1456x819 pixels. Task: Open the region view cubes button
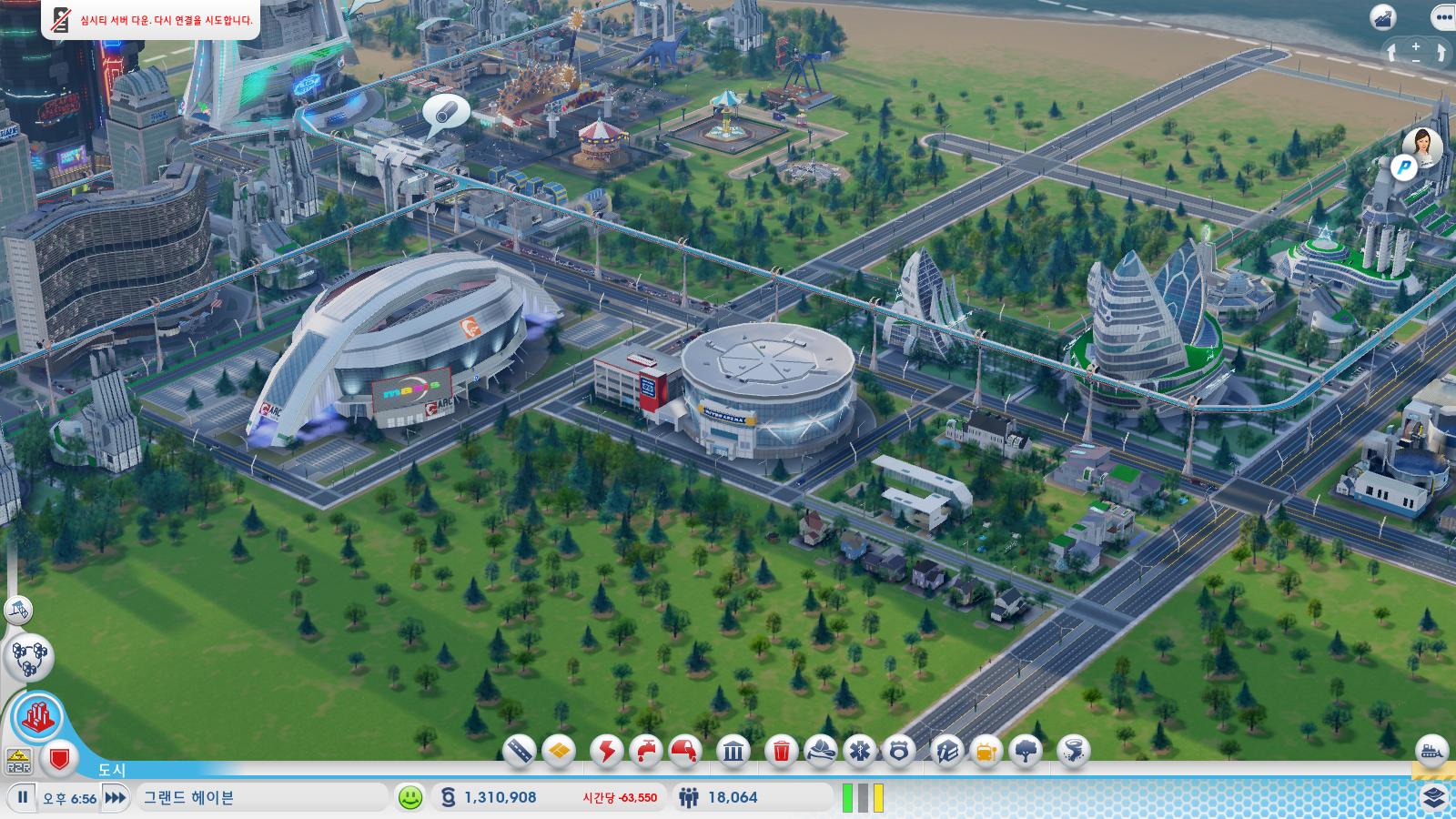29,657
